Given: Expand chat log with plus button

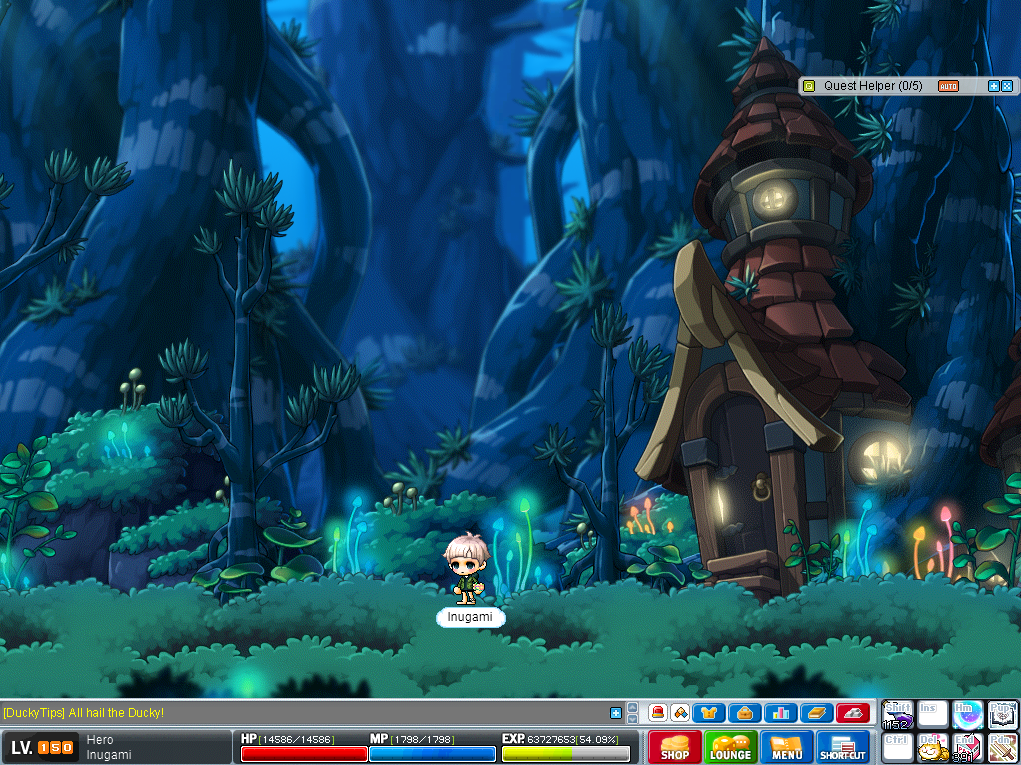Looking at the screenshot, I should pos(616,713).
